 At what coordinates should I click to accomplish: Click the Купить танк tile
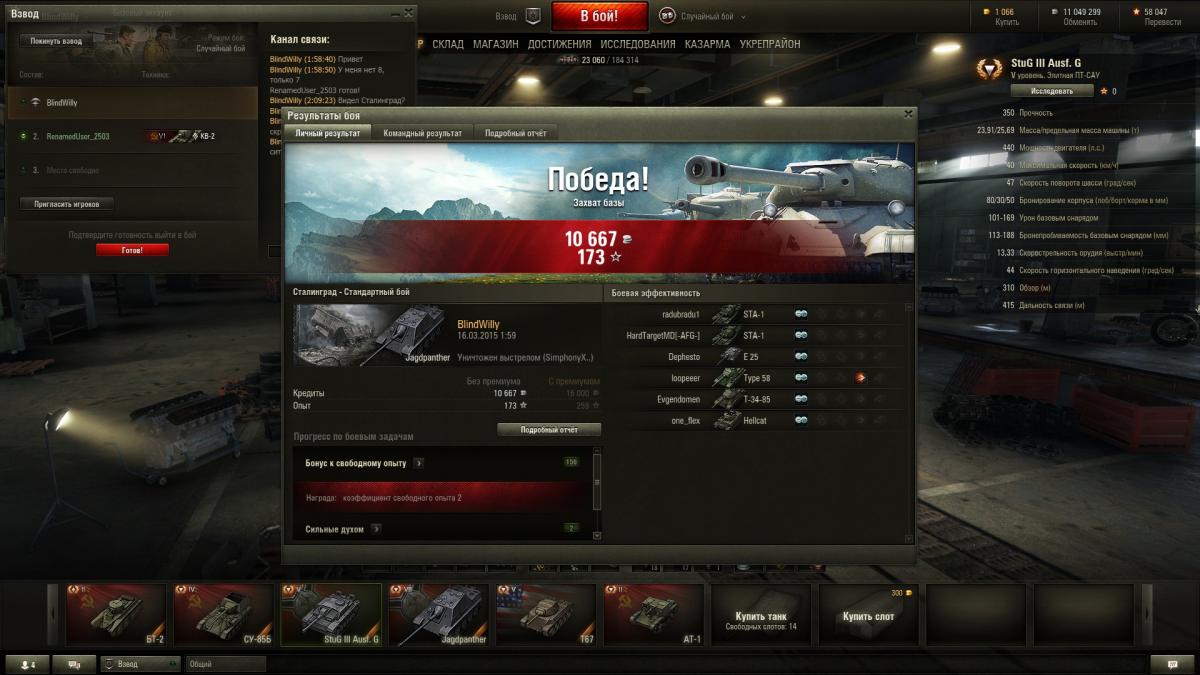pyautogui.click(x=762, y=615)
